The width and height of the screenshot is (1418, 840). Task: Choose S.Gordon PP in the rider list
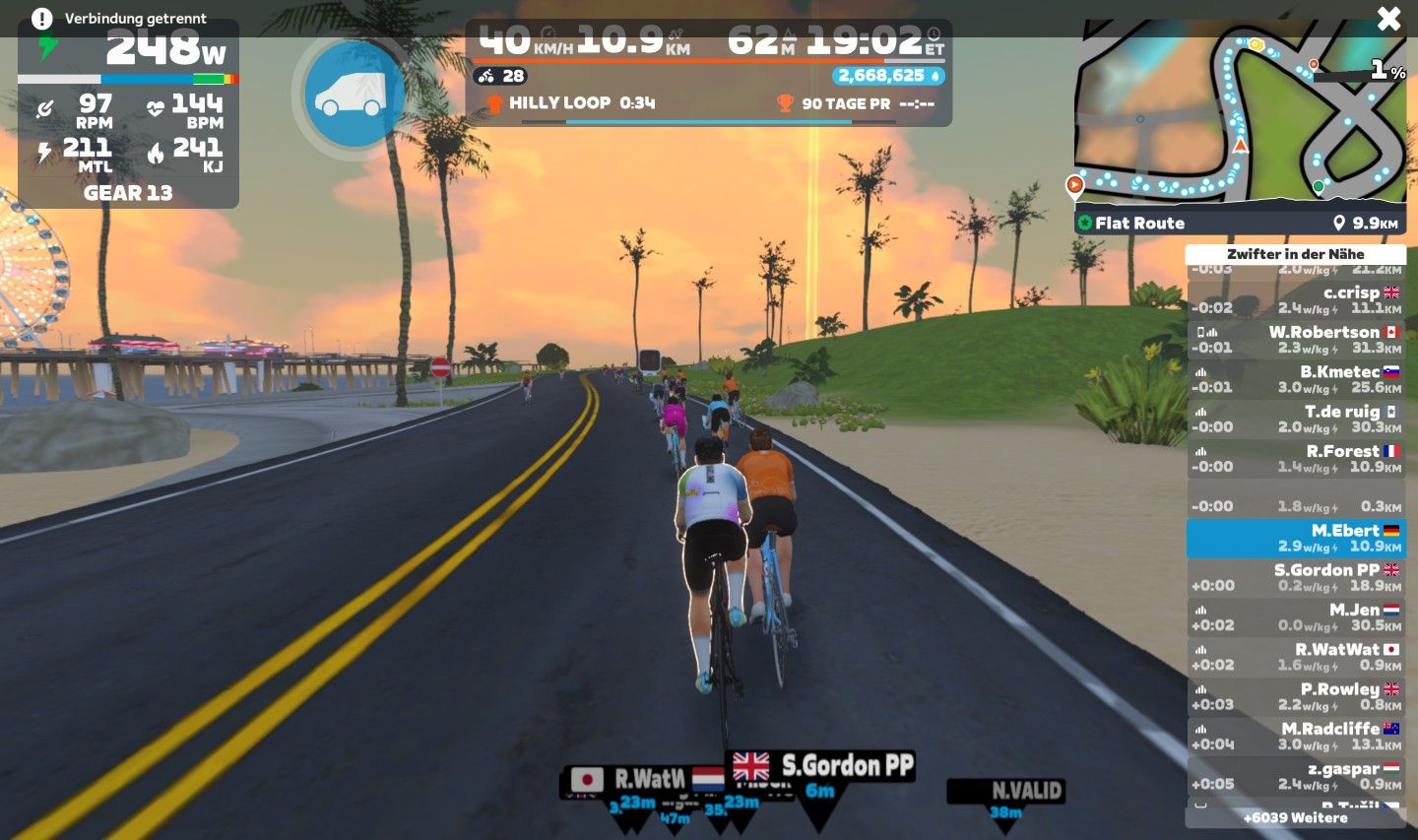[x=1296, y=577]
